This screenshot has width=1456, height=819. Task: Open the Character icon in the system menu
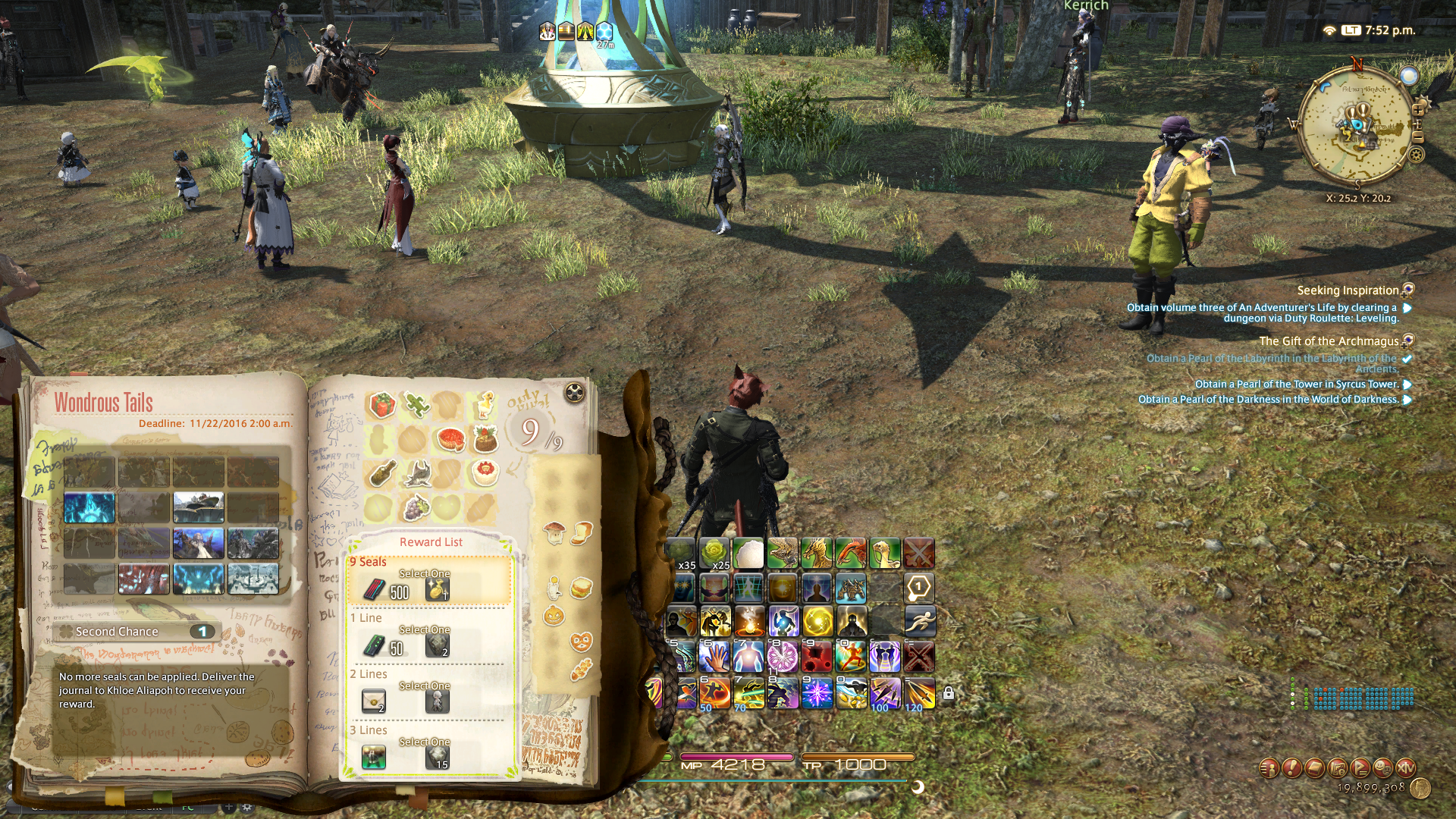click(1269, 769)
